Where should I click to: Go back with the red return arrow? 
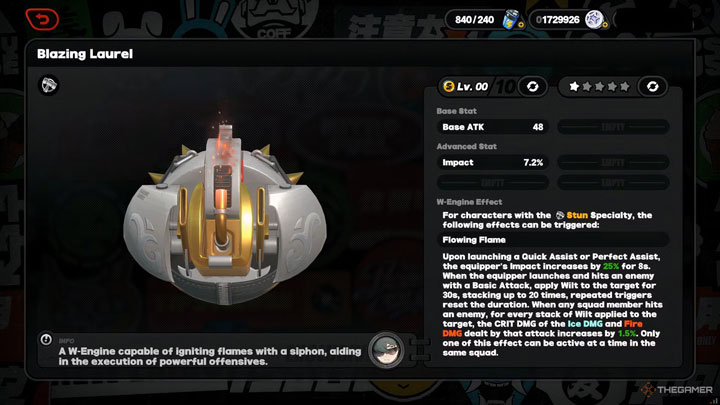40,19
